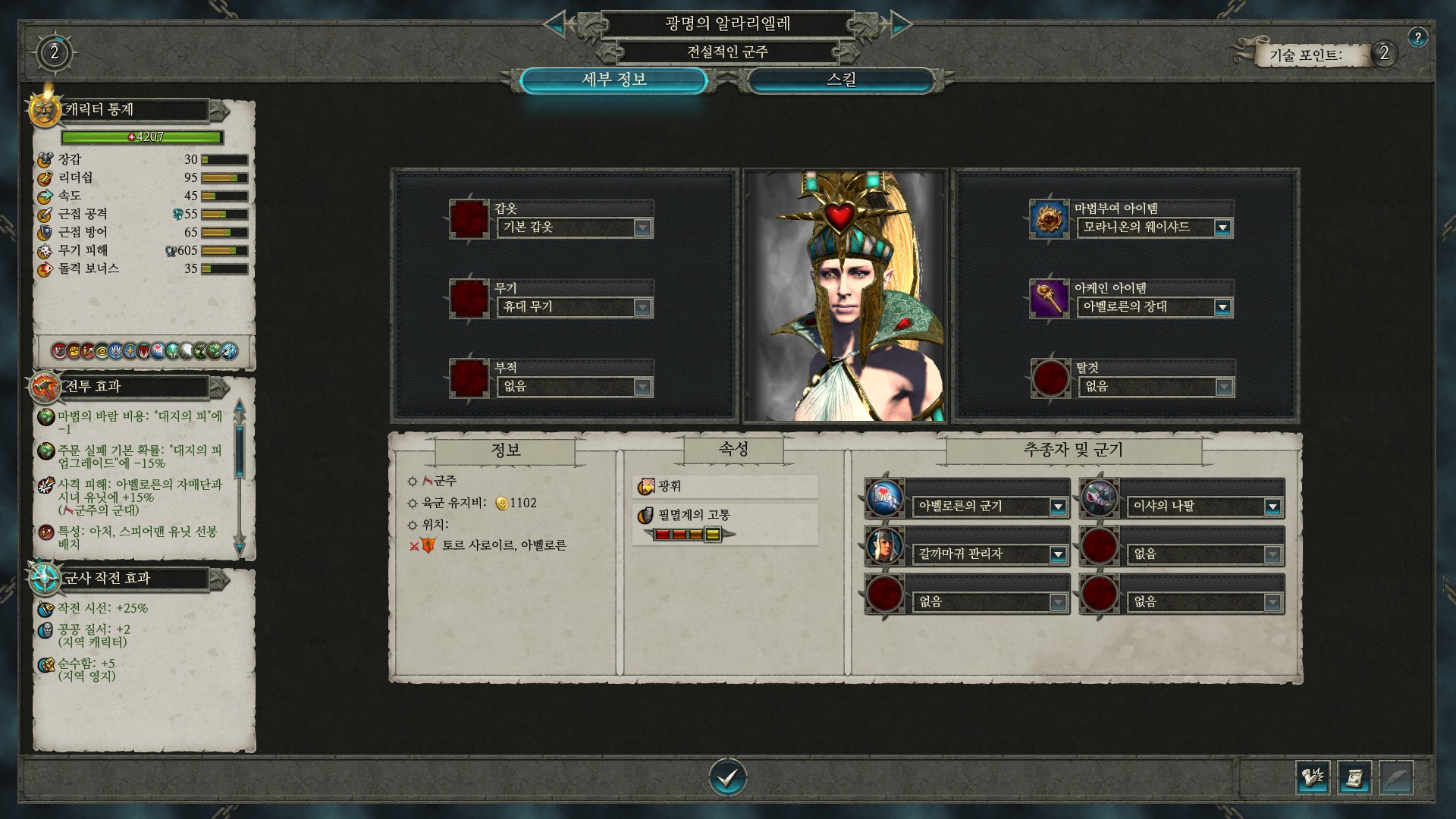
Task: Show the next character with right arrow
Action: (900, 24)
